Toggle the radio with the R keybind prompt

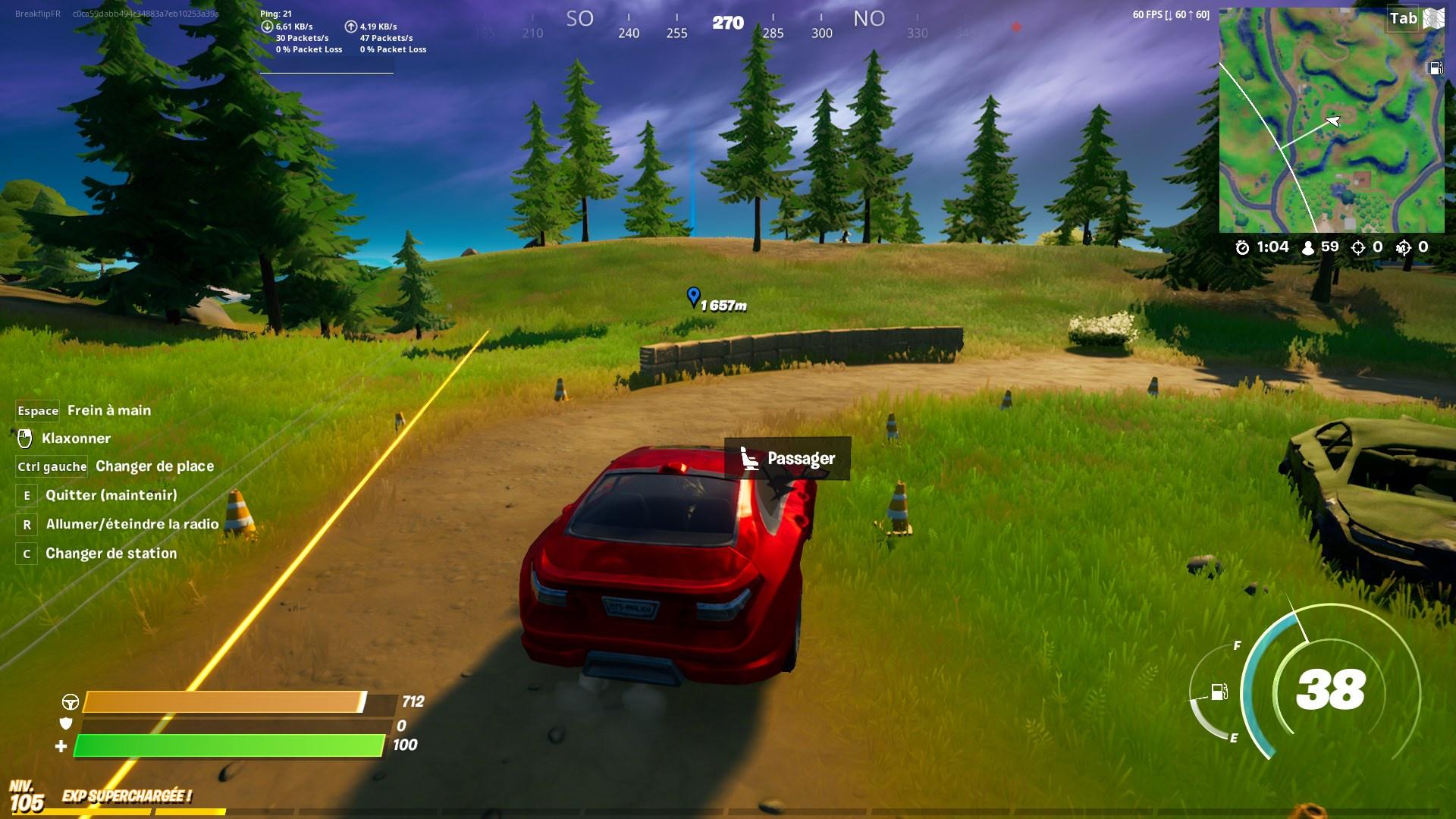(x=27, y=524)
